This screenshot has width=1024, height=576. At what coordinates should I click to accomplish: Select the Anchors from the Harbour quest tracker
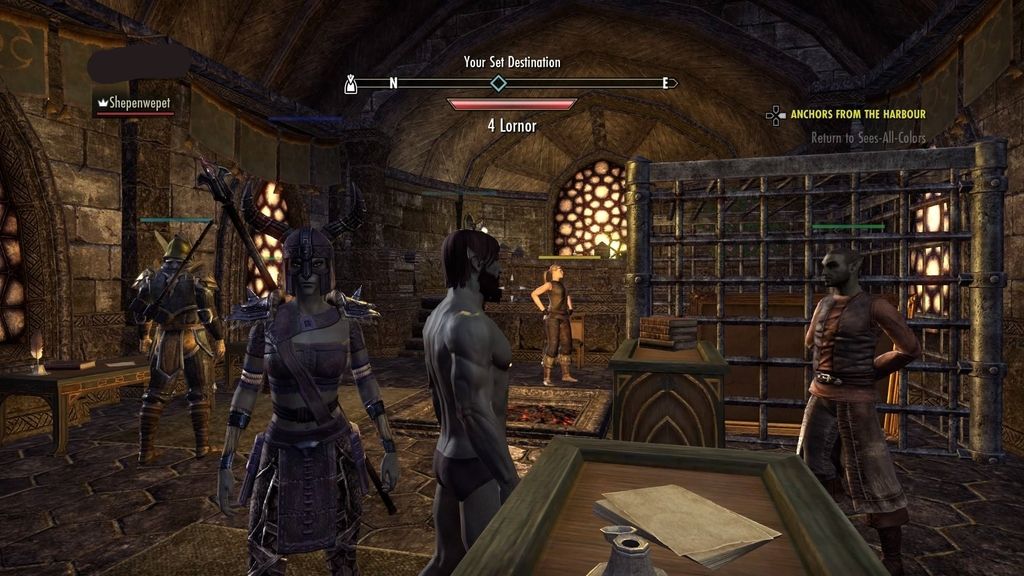(858, 115)
